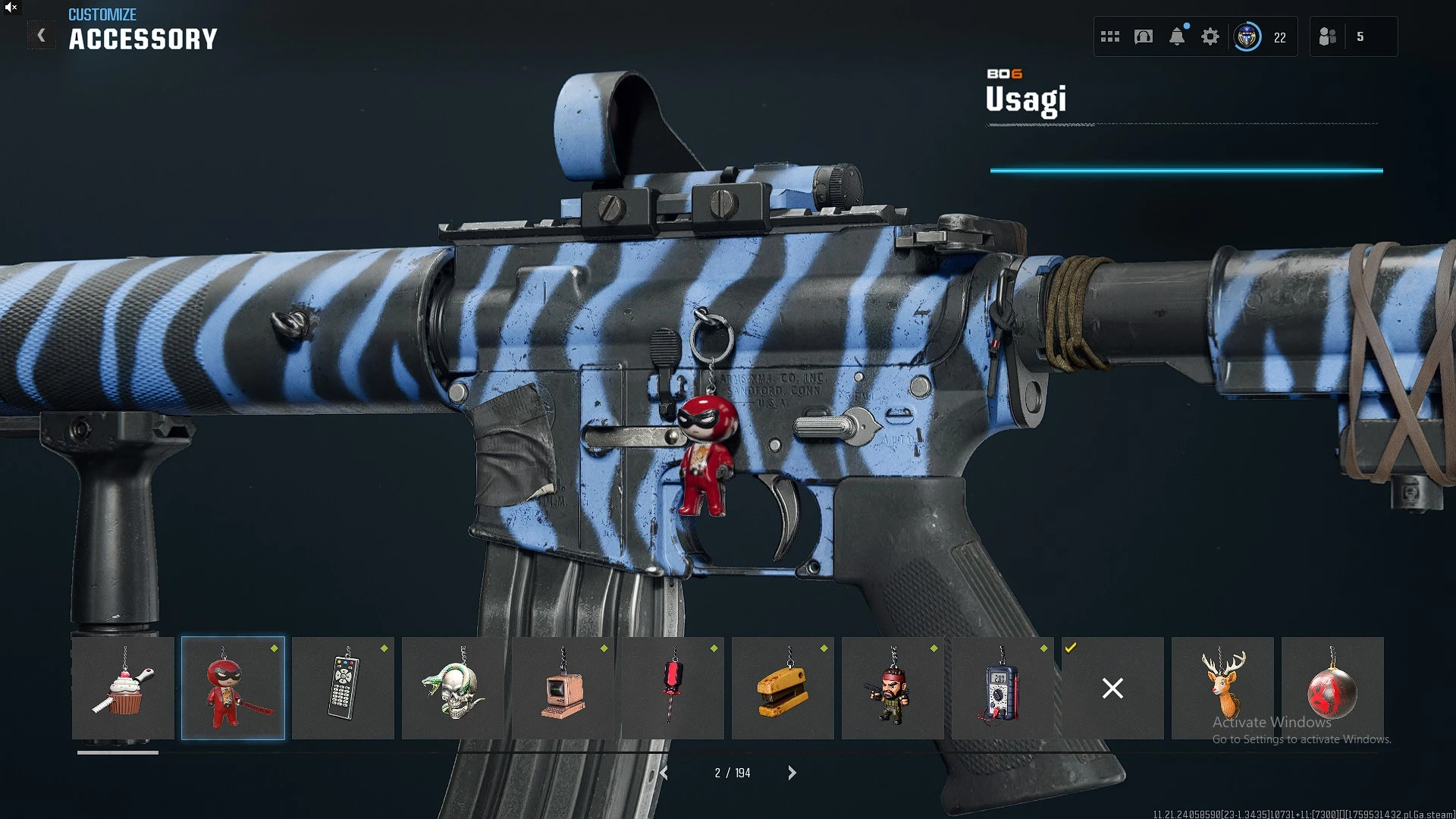Choose the red masked figure charm
1456x819 pixels.
pos(233,688)
